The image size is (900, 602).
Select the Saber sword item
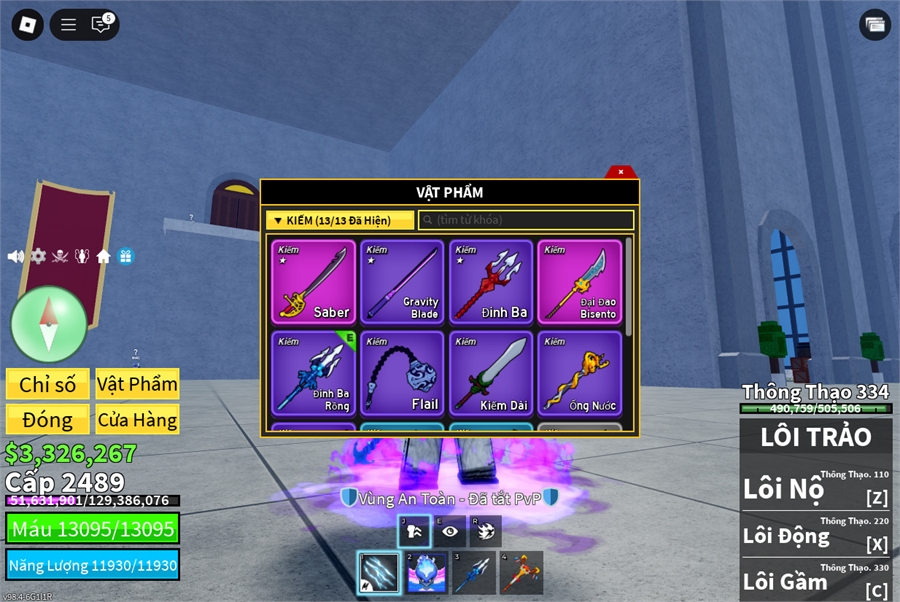point(313,281)
